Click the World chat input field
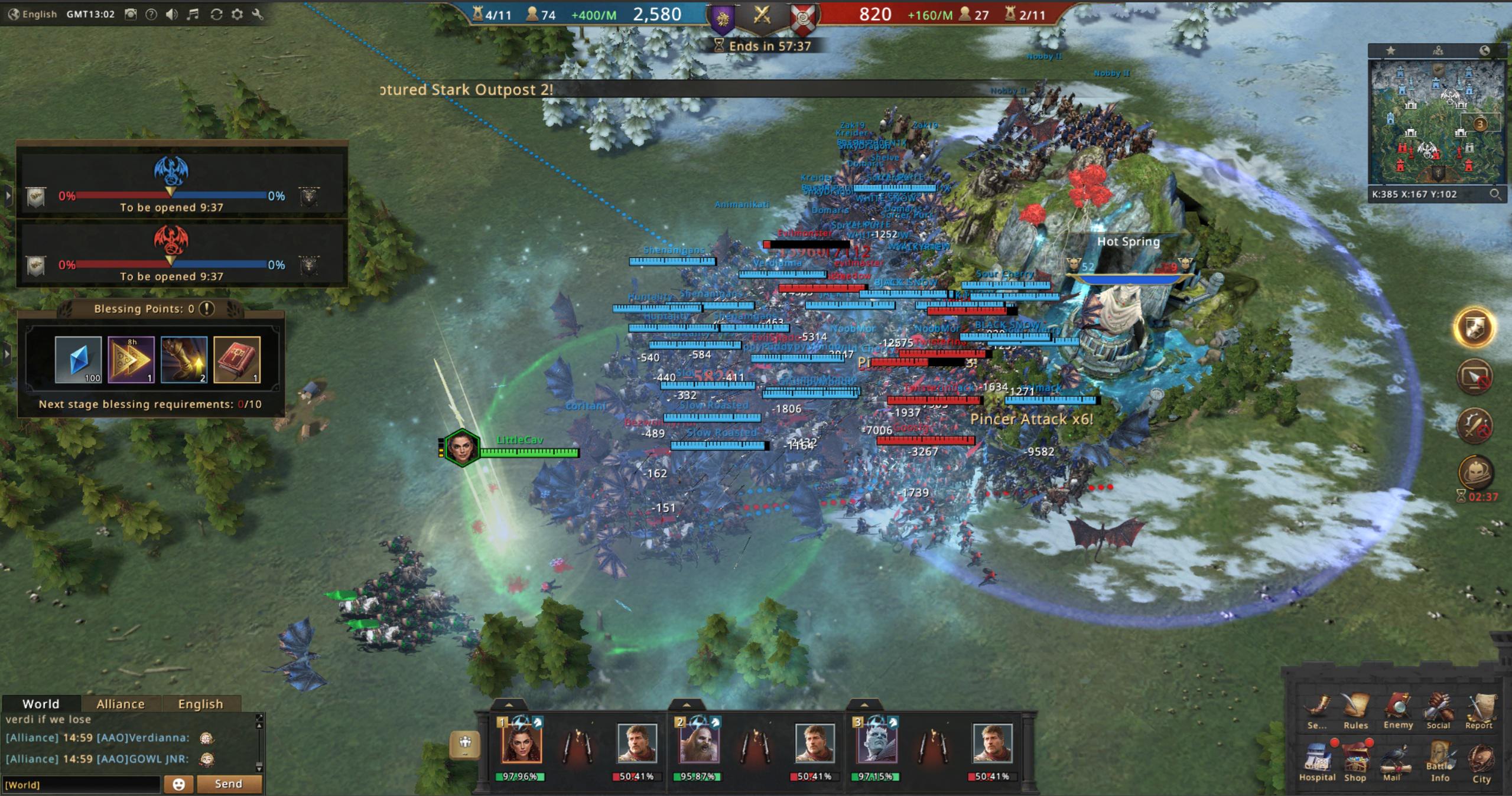The height and width of the screenshot is (796, 1512). [82, 784]
